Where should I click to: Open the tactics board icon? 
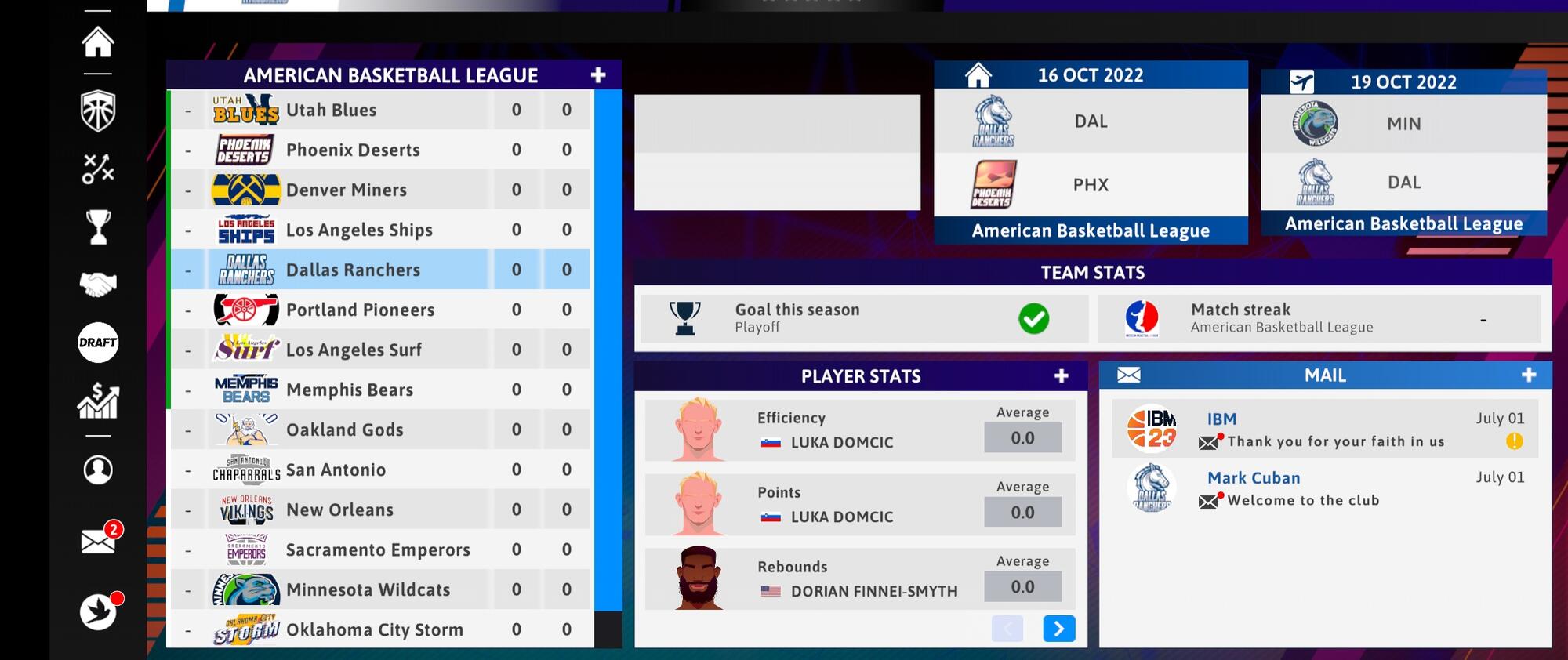tap(98, 169)
